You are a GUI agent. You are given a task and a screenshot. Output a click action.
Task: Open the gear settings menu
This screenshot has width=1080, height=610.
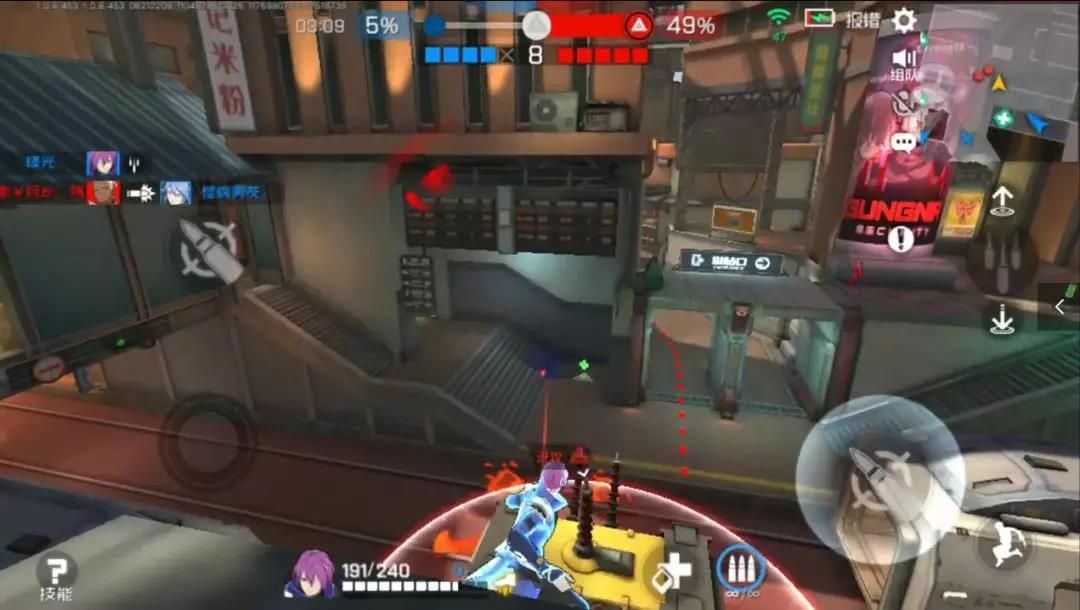904,21
